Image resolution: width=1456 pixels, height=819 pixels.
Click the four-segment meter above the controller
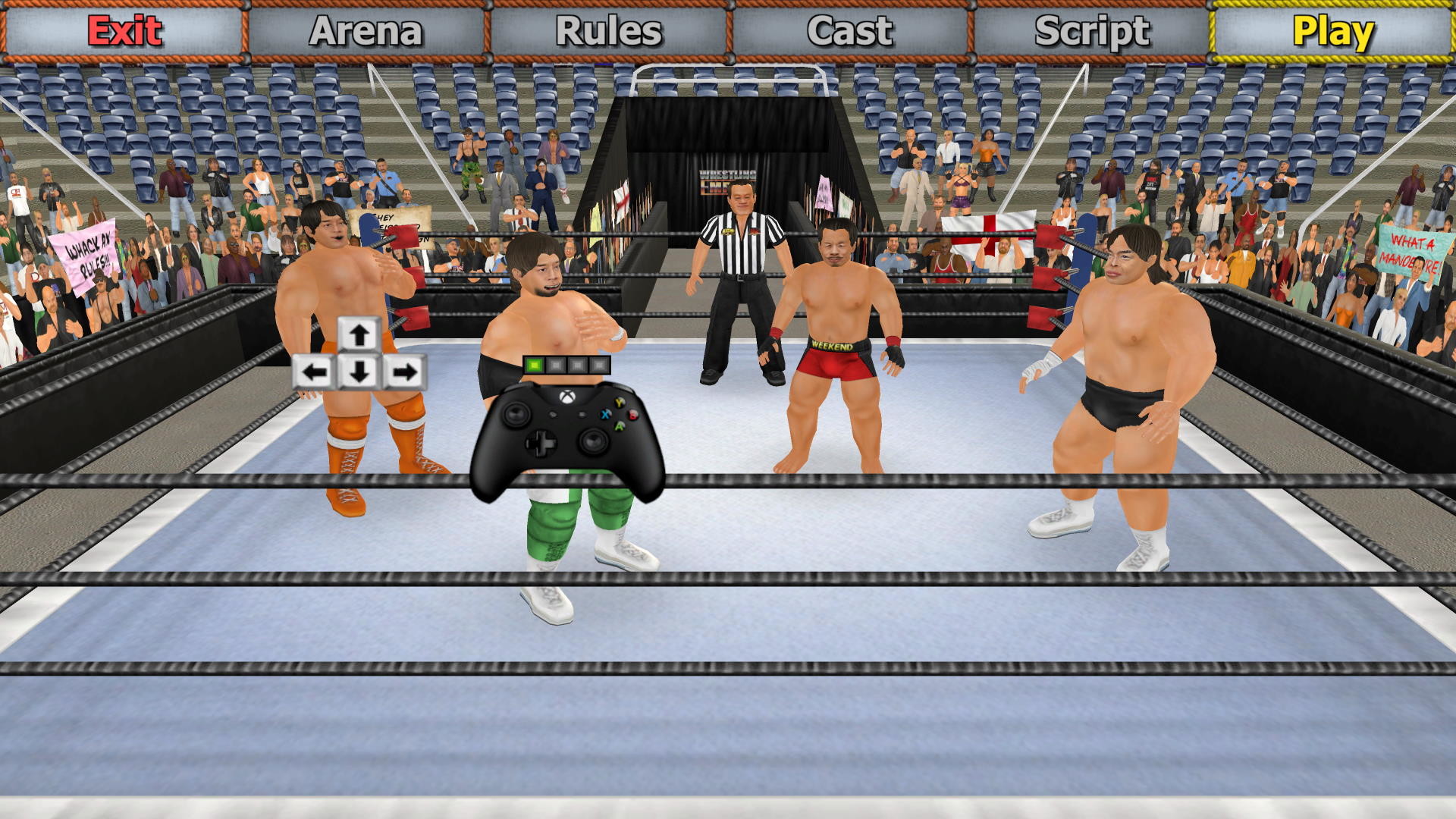(566, 365)
